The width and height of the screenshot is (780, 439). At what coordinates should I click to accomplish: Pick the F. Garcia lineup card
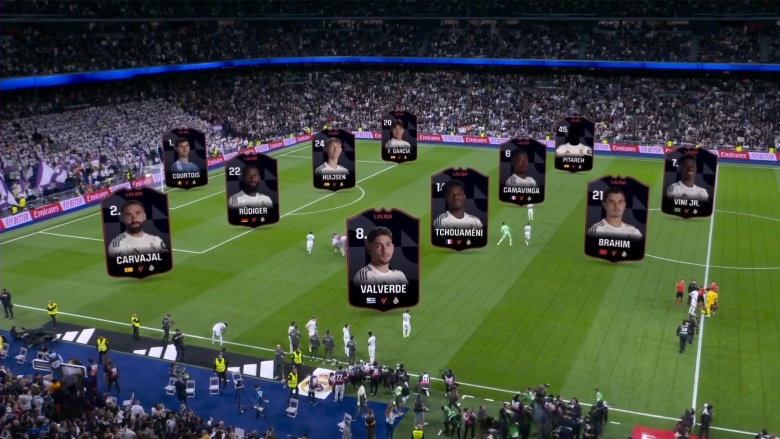[x=399, y=136]
